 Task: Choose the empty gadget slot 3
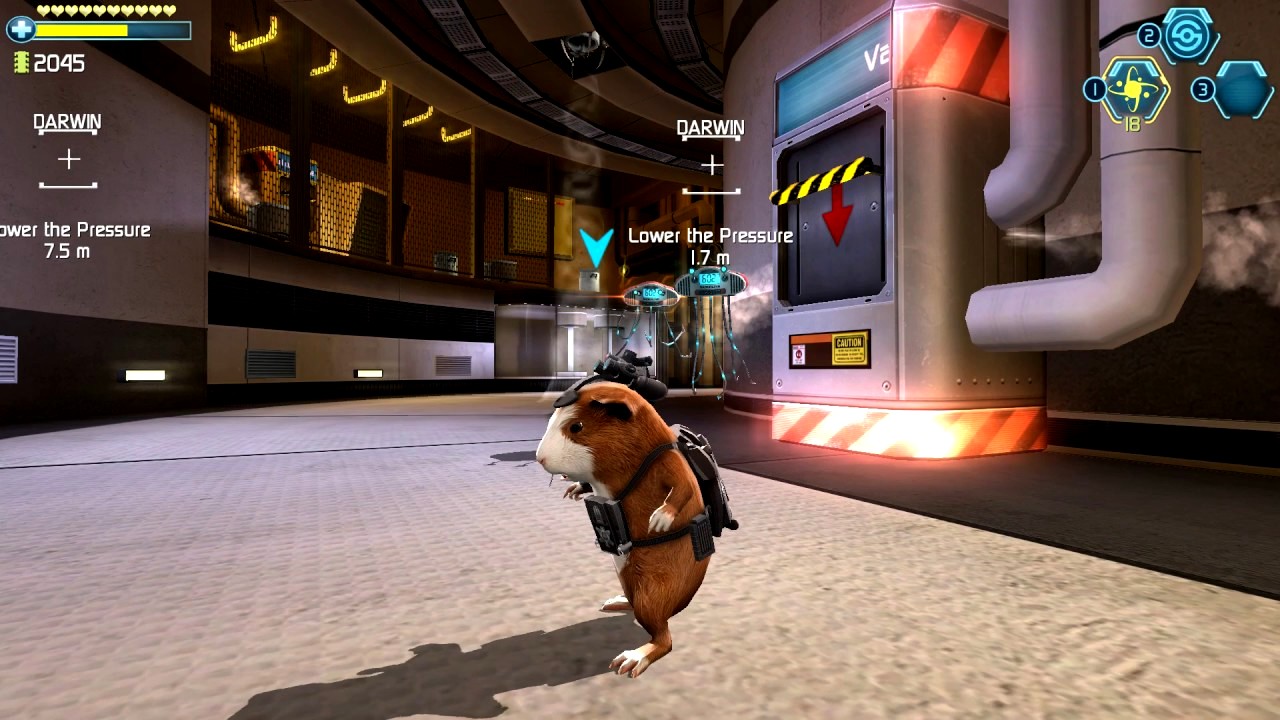coord(1243,90)
